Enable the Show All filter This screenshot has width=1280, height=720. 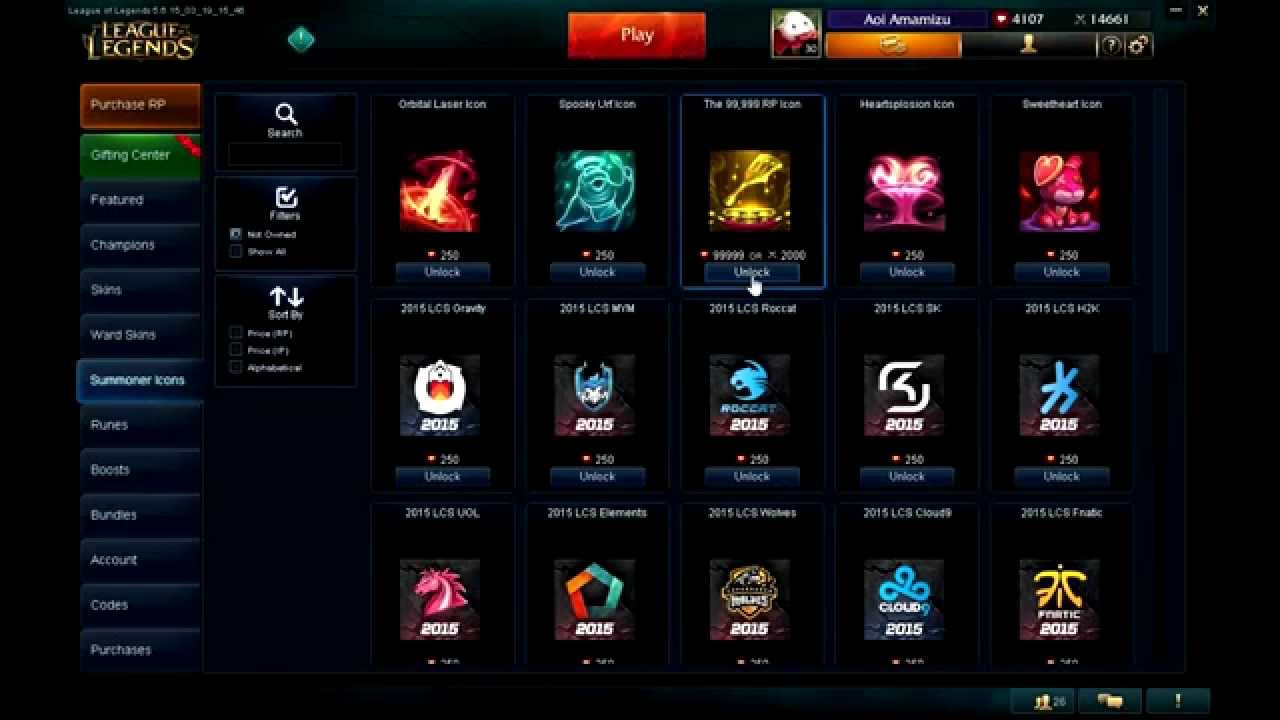pyautogui.click(x=237, y=251)
